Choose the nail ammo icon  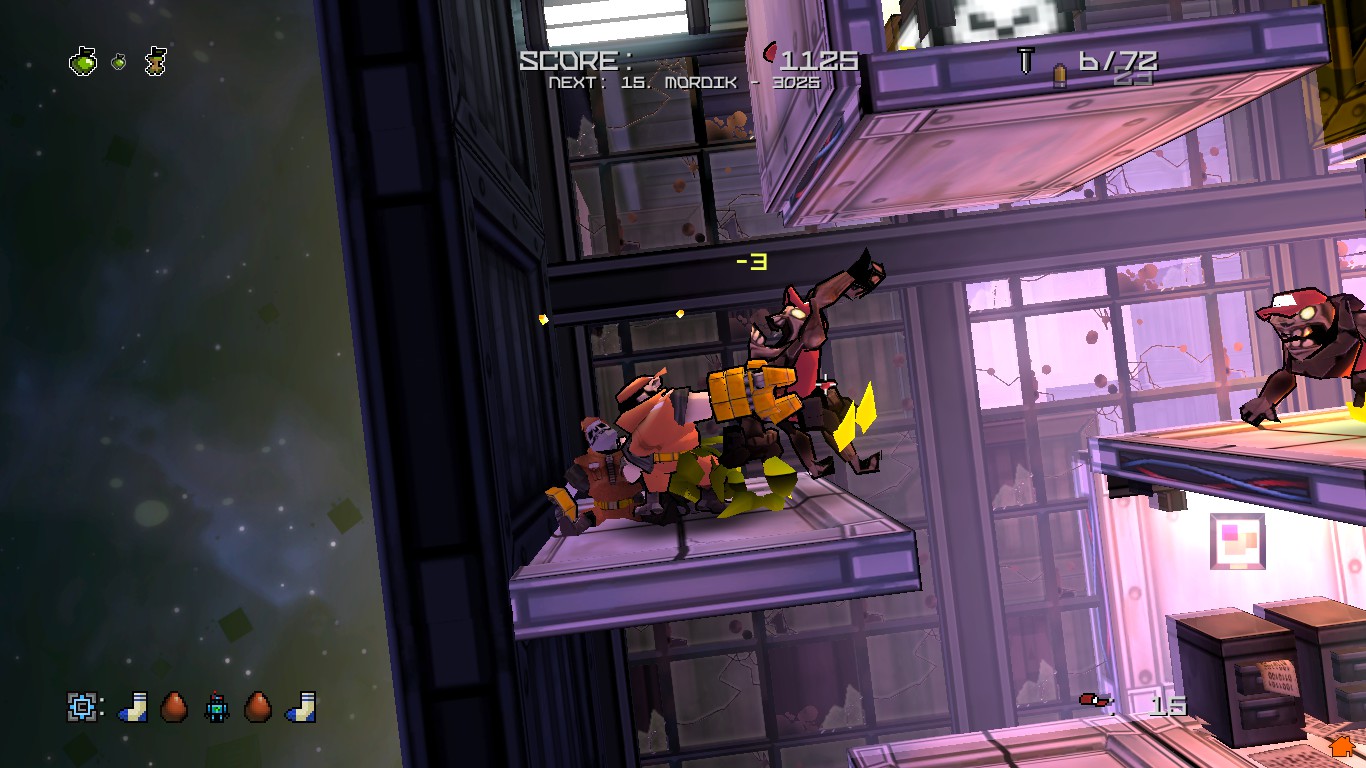(1025, 60)
